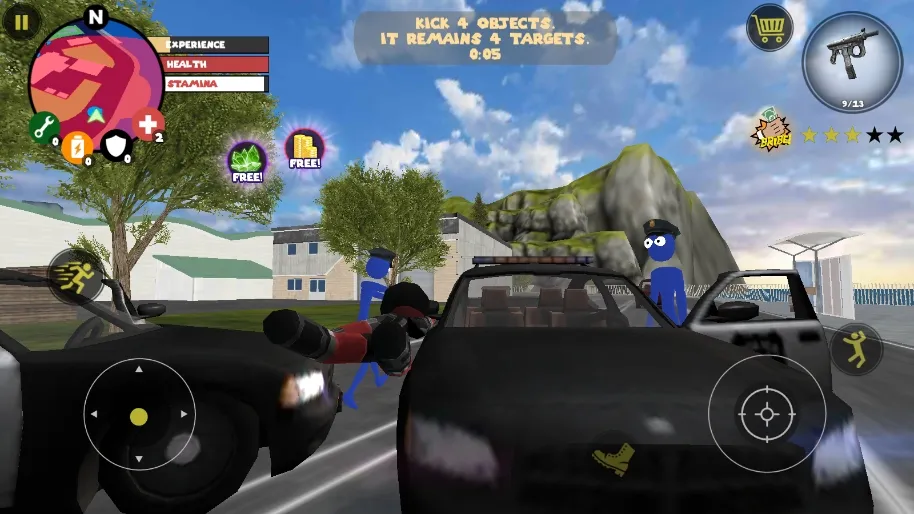Use the red medkit cross item
The image size is (914, 514).
148,125
